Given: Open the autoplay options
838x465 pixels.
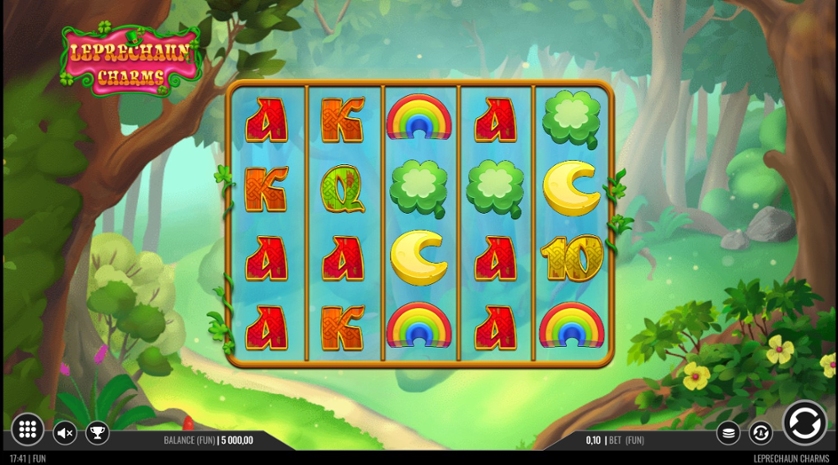Looking at the screenshot, I should 760,433.
